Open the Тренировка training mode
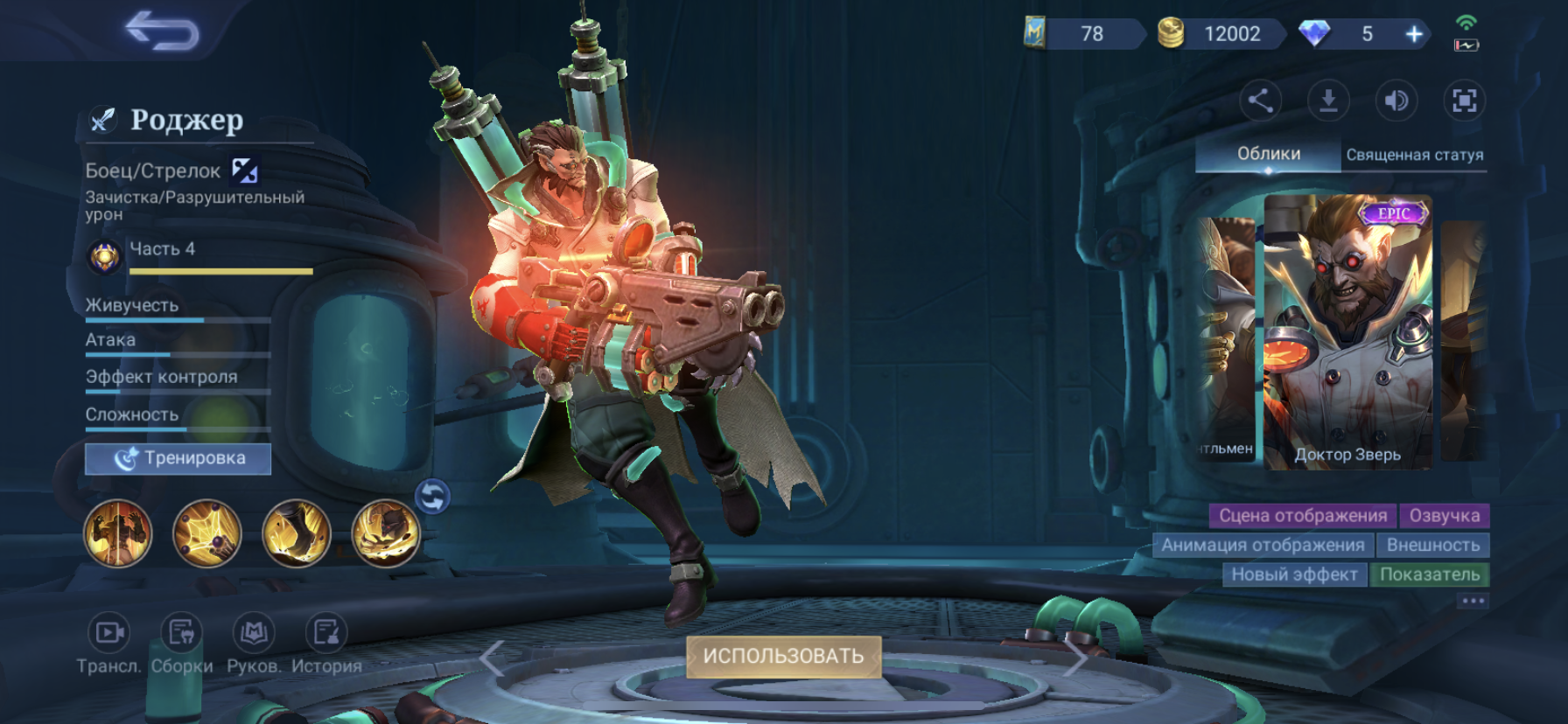 178,458
